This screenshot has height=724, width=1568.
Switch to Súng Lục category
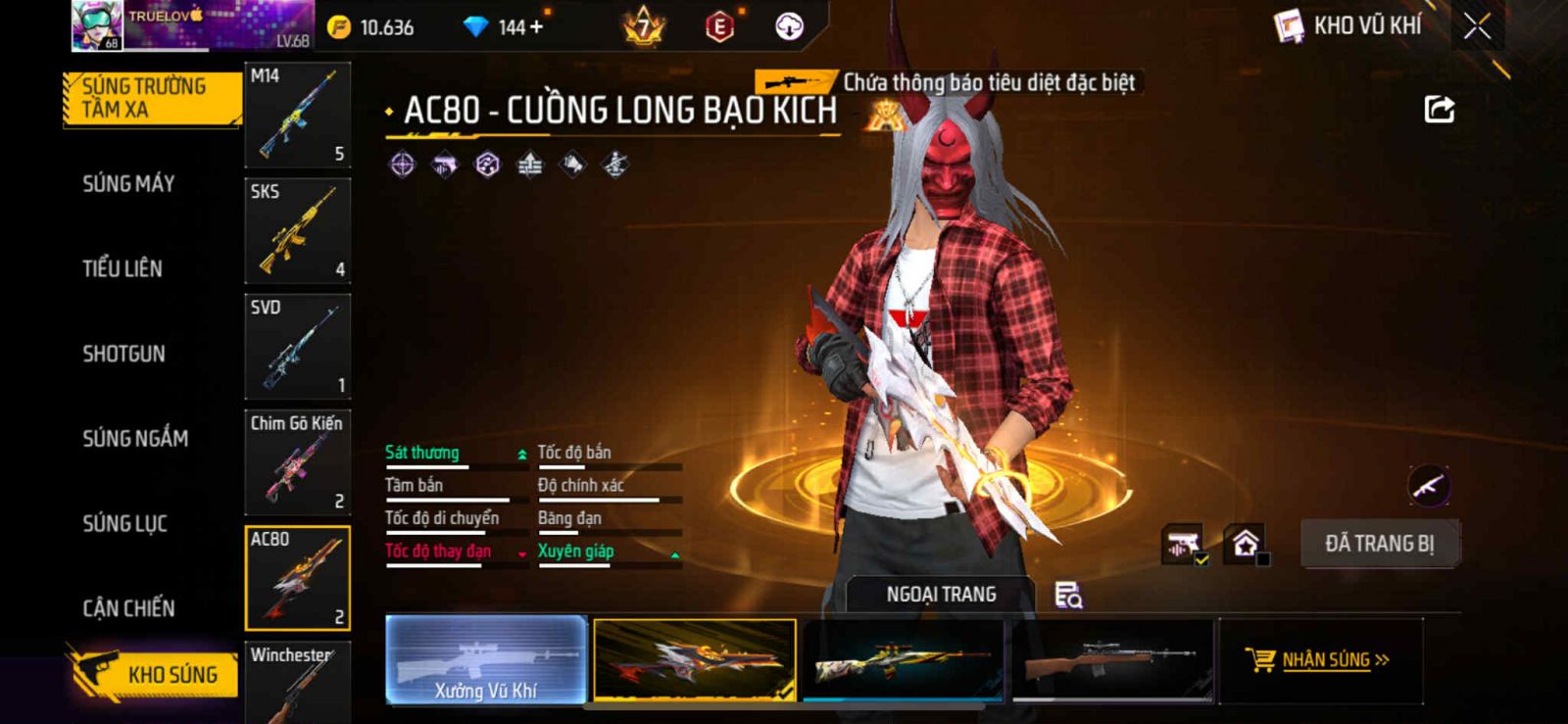[124, 523]
